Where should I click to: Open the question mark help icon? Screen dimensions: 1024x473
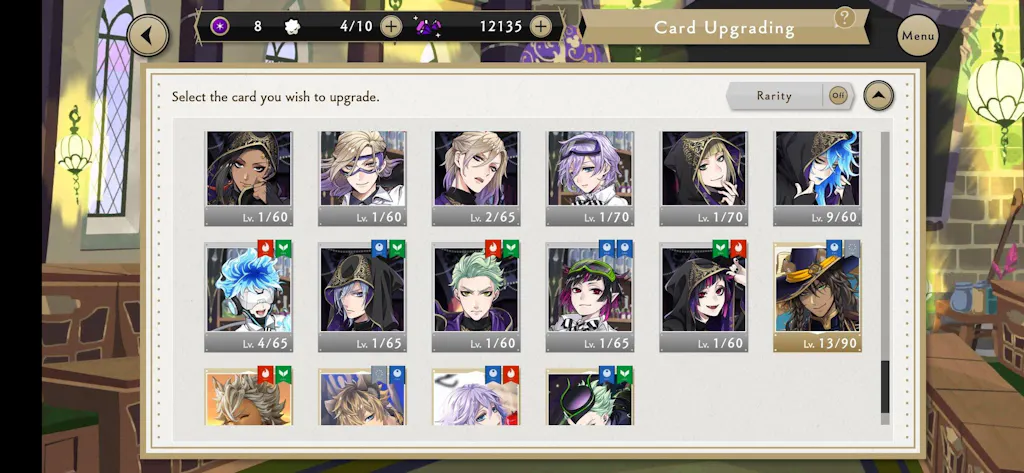click(x=845, y=17)
